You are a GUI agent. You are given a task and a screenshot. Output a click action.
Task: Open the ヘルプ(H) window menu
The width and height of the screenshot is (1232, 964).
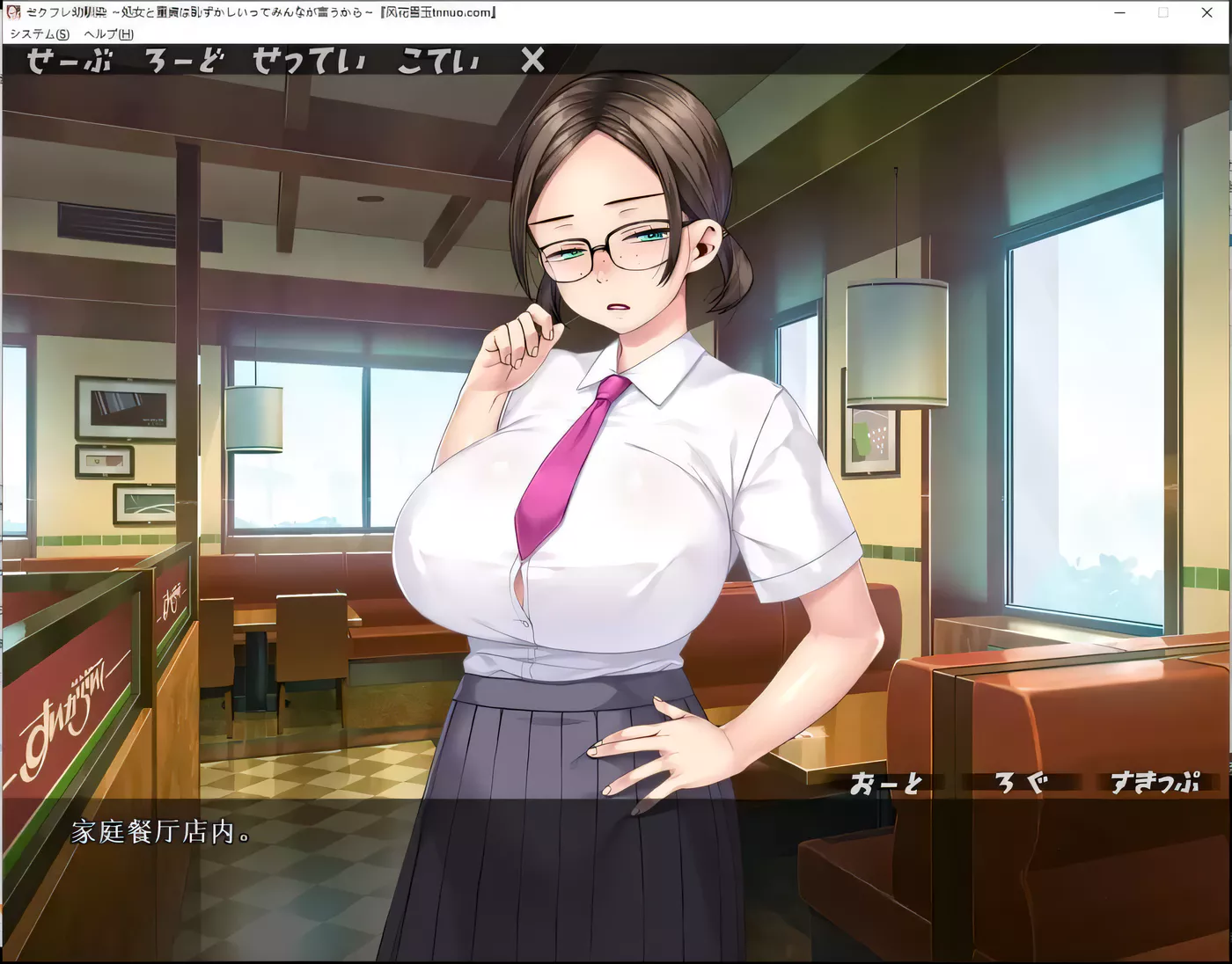coord(109,34)
